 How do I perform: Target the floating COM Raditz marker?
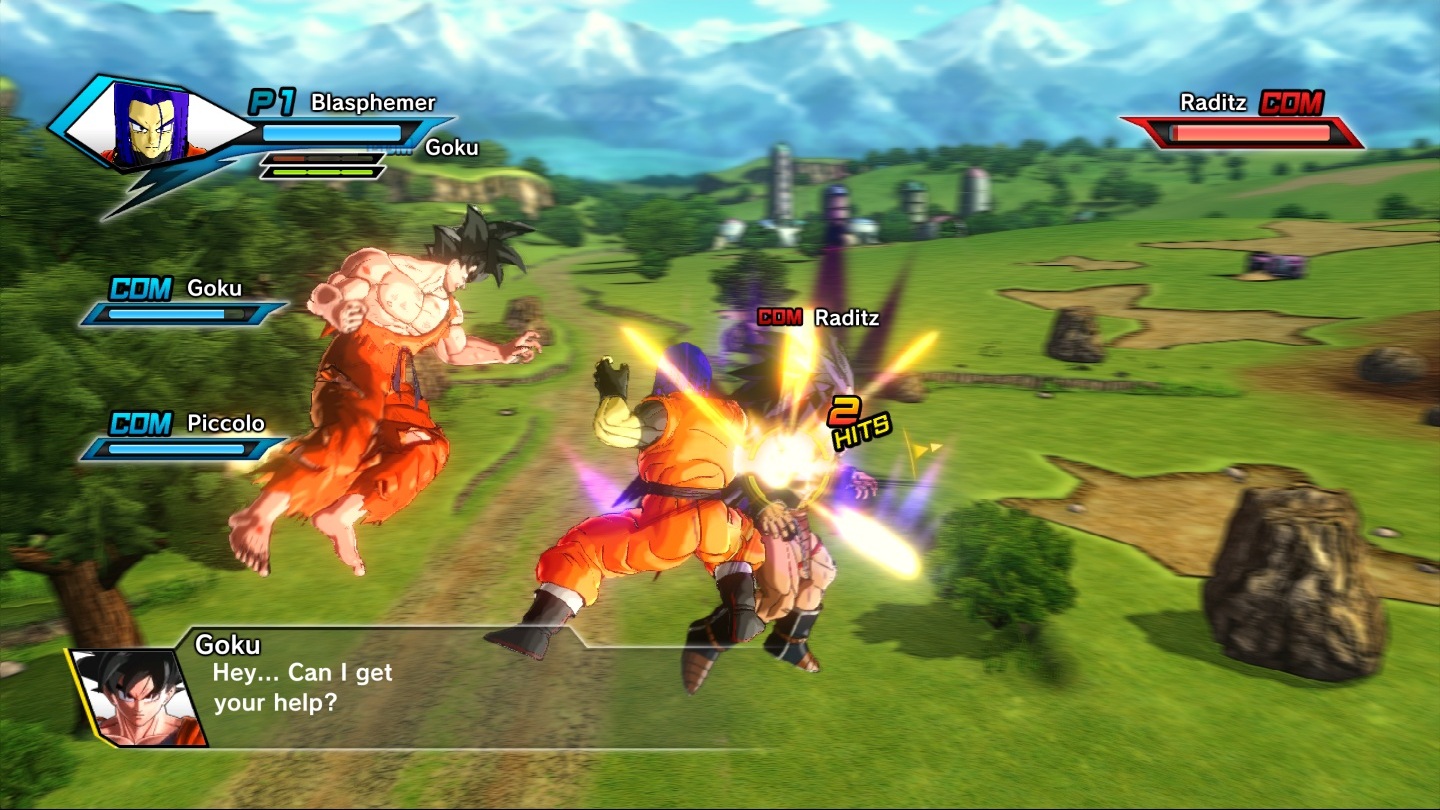pyautogui.click(x=818, y=318)
